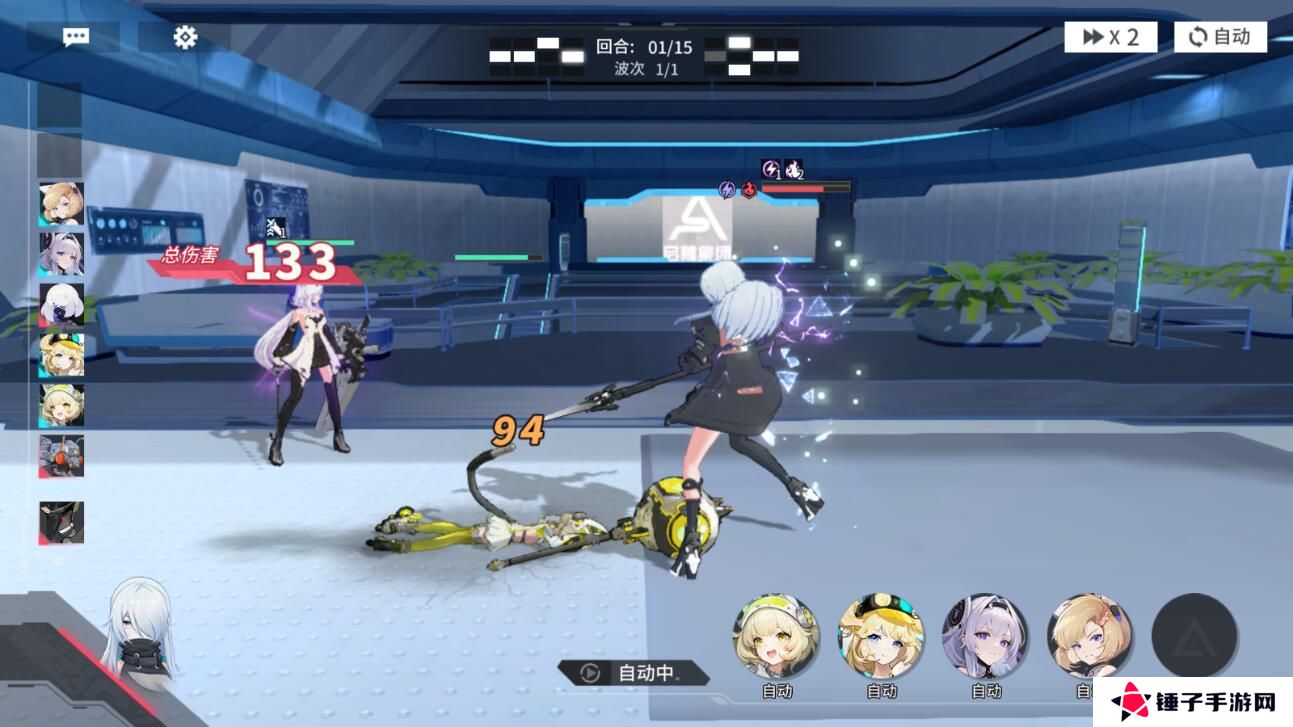Toggle 自动 auto-battle mode

(x=1219, y=36)
